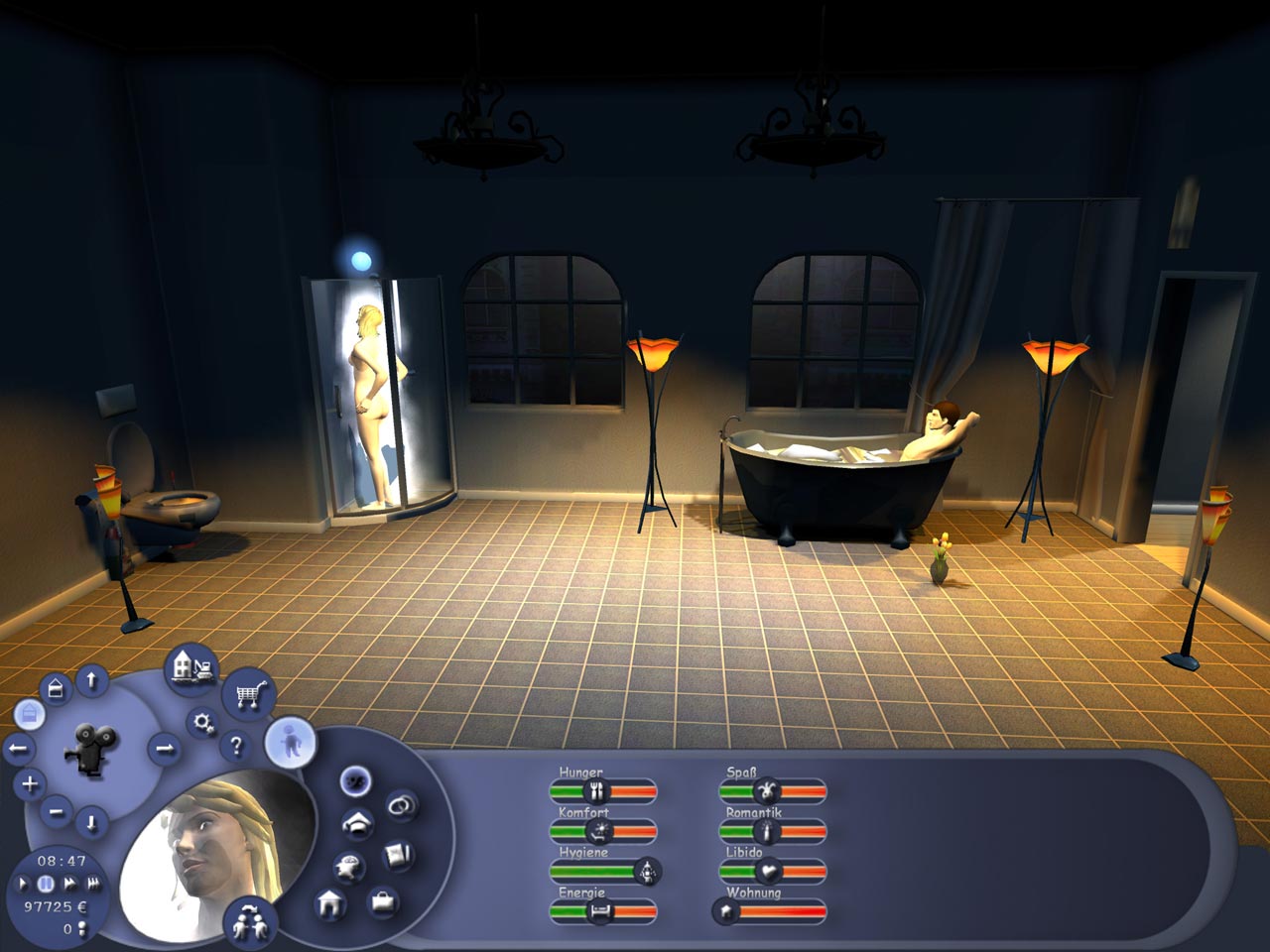Open the job panel briefcase icon
The height and width of the screenshot is (952, 1270).
pos(383,902)
